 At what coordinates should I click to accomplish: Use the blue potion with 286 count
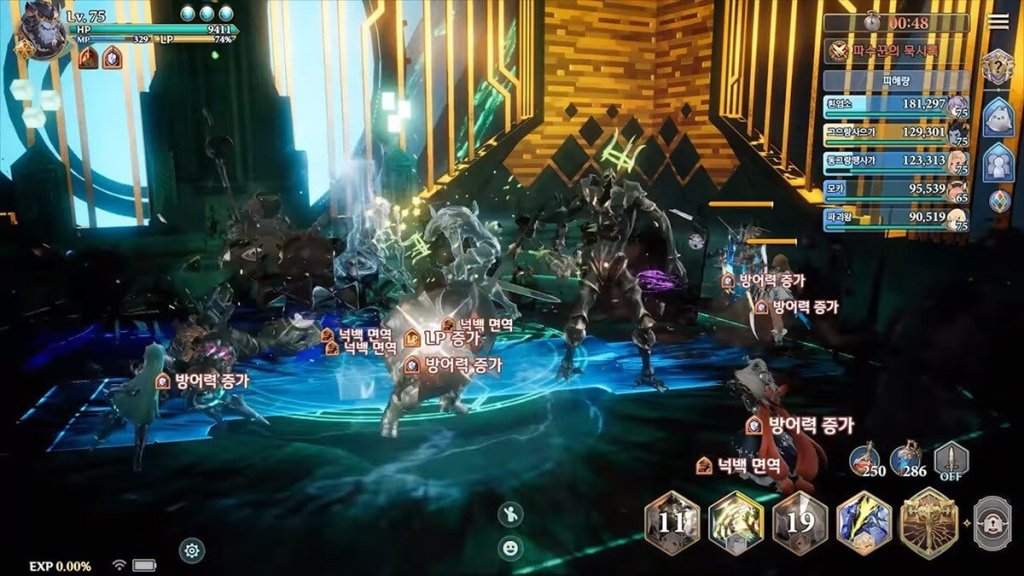[x=908, y=459]
